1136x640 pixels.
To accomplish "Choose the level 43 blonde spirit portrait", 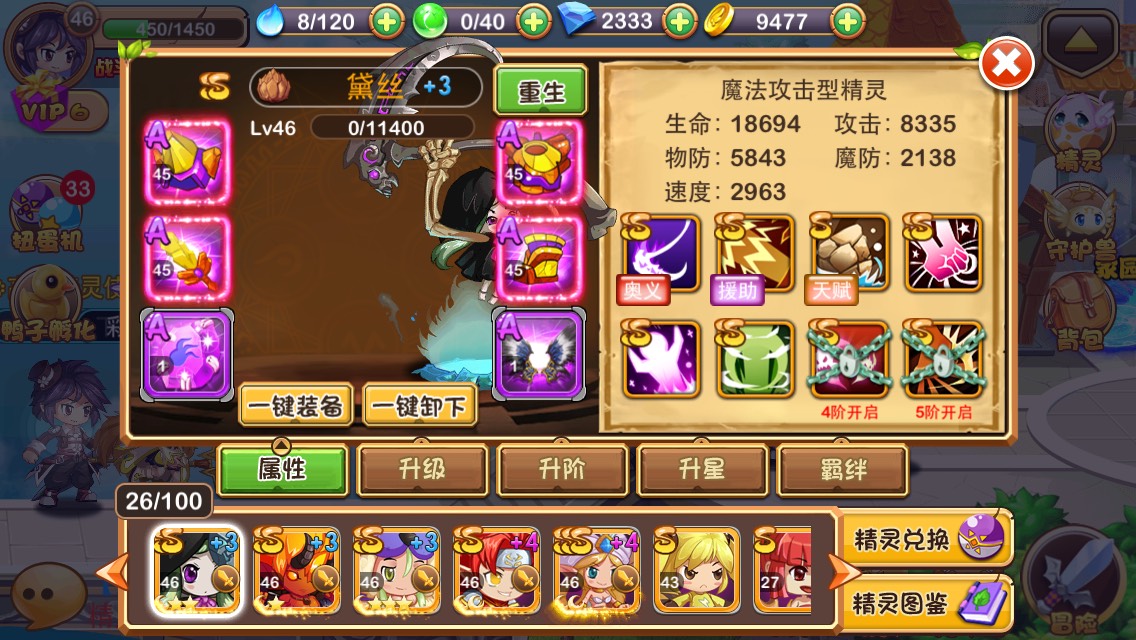I will pos(696,569).
